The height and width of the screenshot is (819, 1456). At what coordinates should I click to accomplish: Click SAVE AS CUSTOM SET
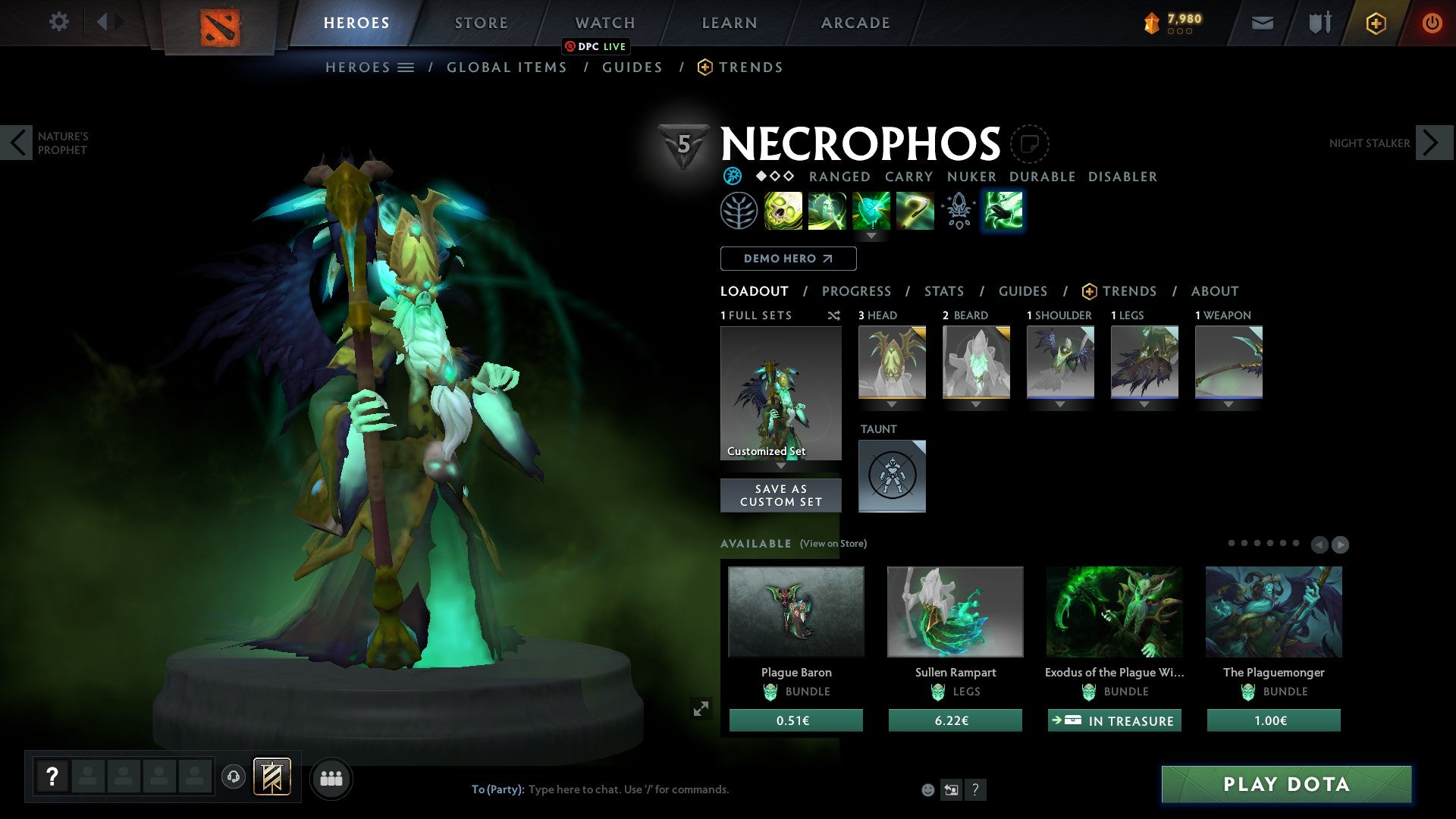[x=780, y=494]
